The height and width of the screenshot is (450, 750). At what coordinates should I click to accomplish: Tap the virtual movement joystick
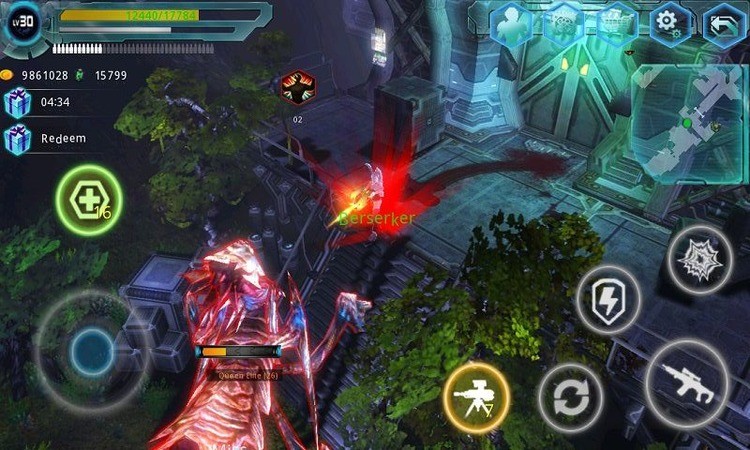click(x=92, y=350)
